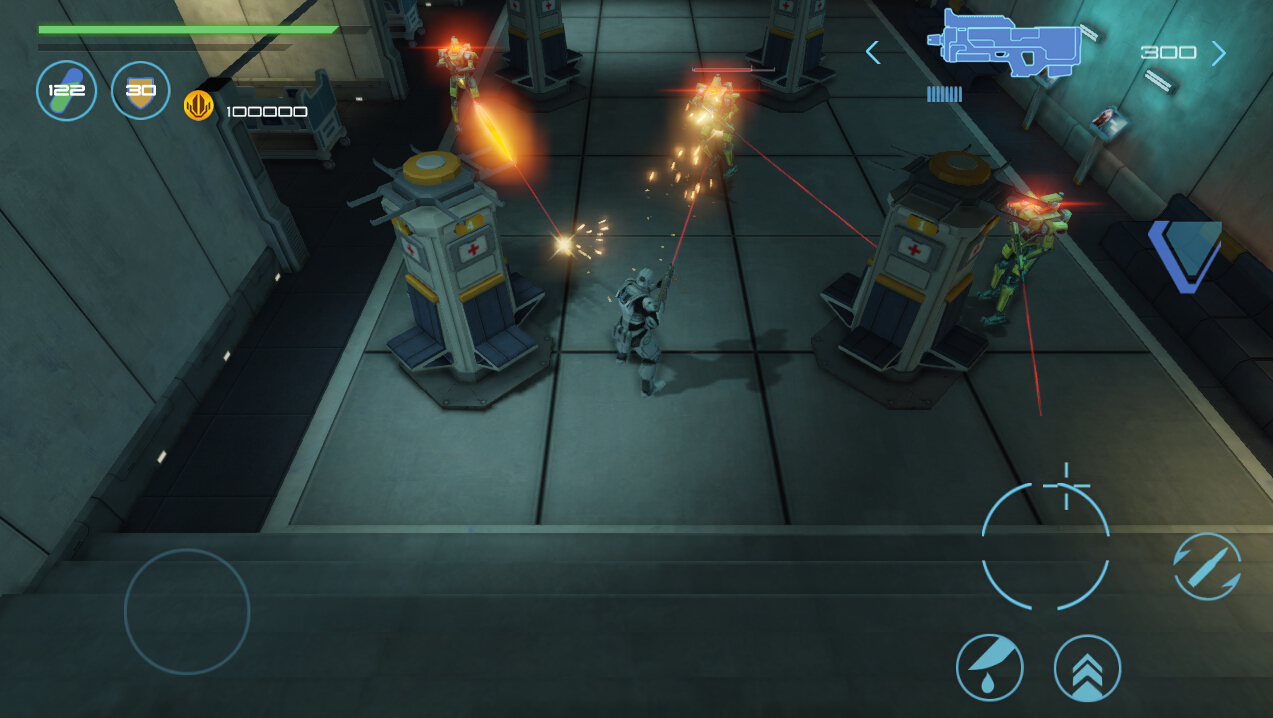Fire using the crosshair aim button
Viewport: 1273px width, 718px height.
(1045, 546)
